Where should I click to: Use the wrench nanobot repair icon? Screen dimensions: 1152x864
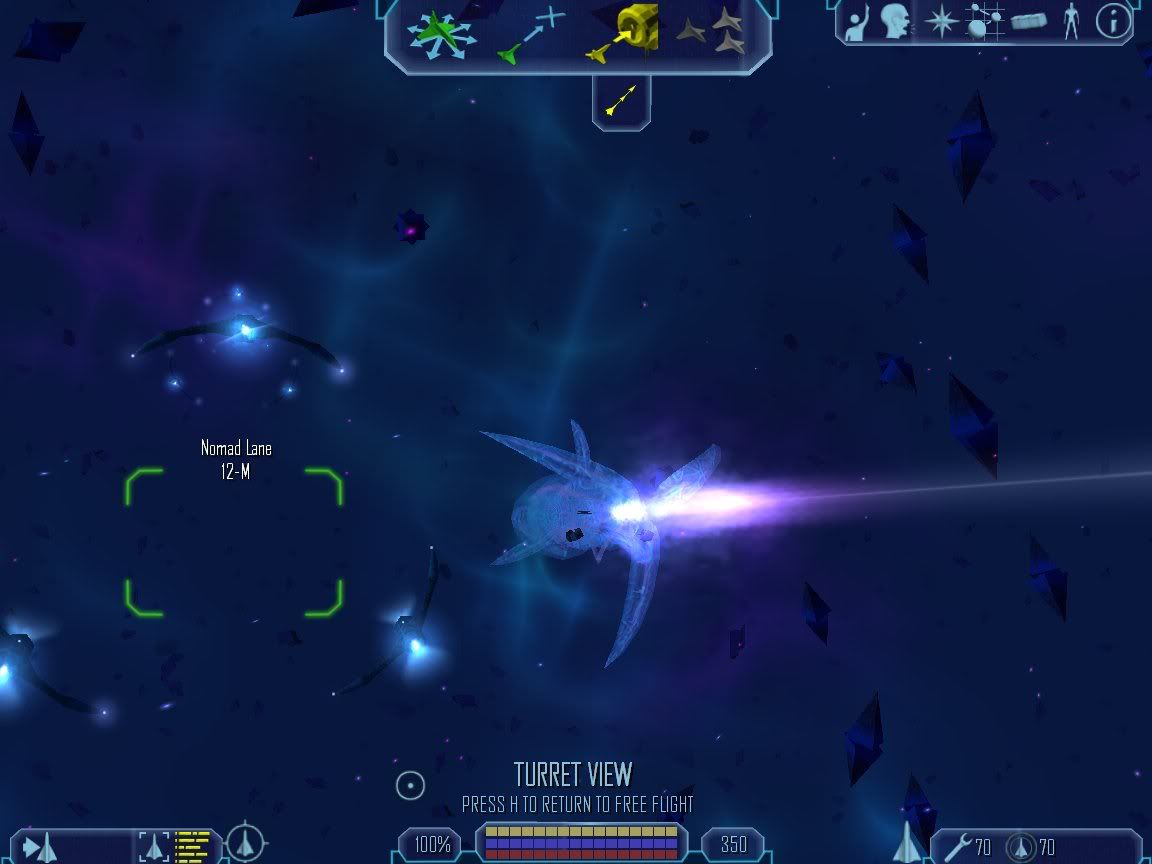(957, 847)
